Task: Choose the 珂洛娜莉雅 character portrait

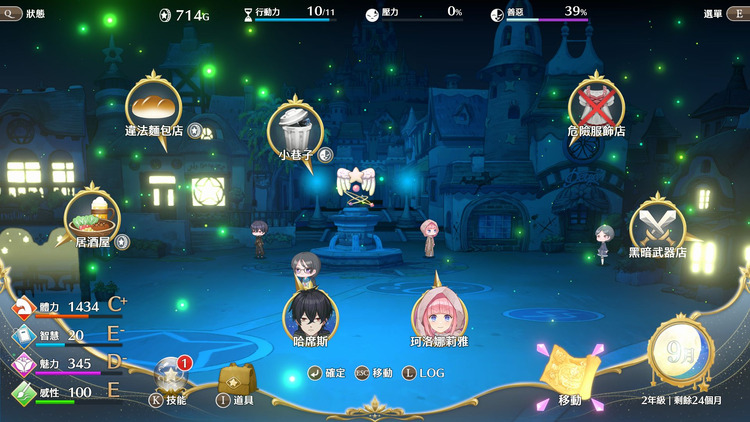Action: point(440,314)
